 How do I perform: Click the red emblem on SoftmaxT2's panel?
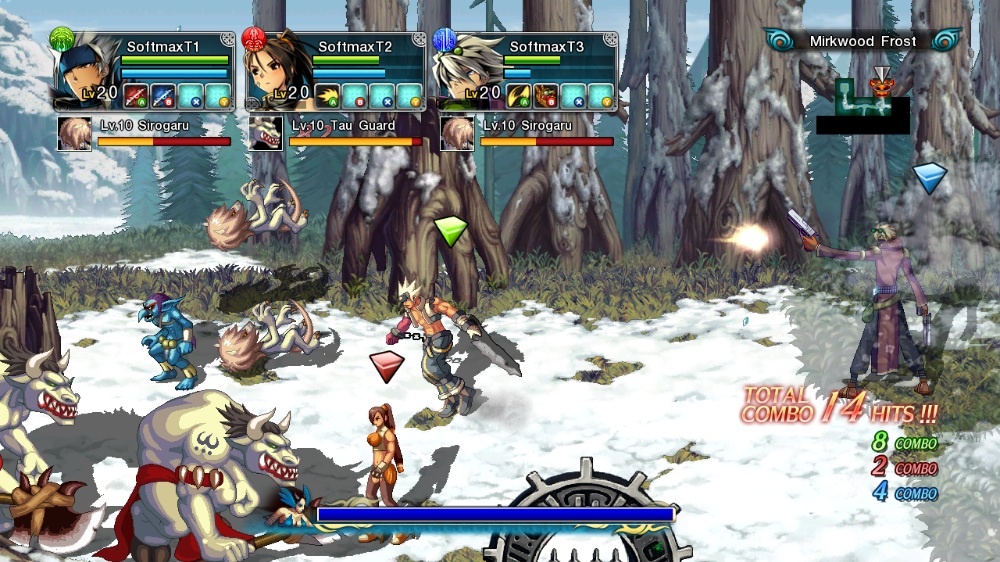[x=254, y=39]
